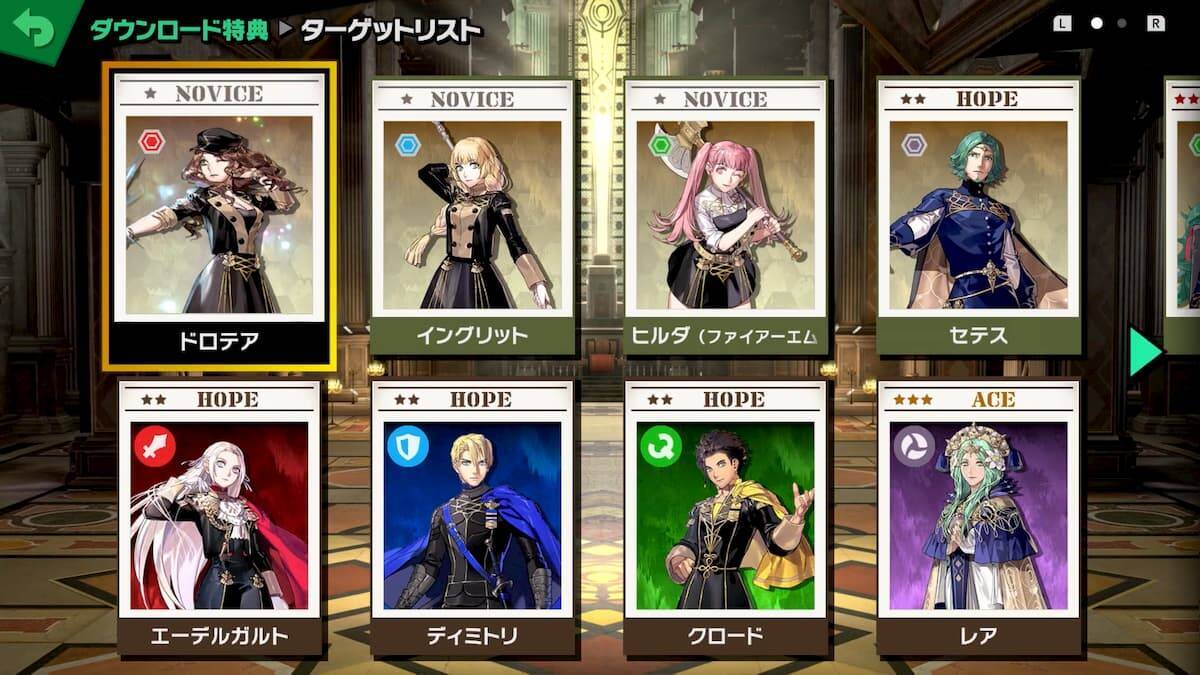
Task: Pick the ヒルダ spirit card
Action: coord(725,216)
